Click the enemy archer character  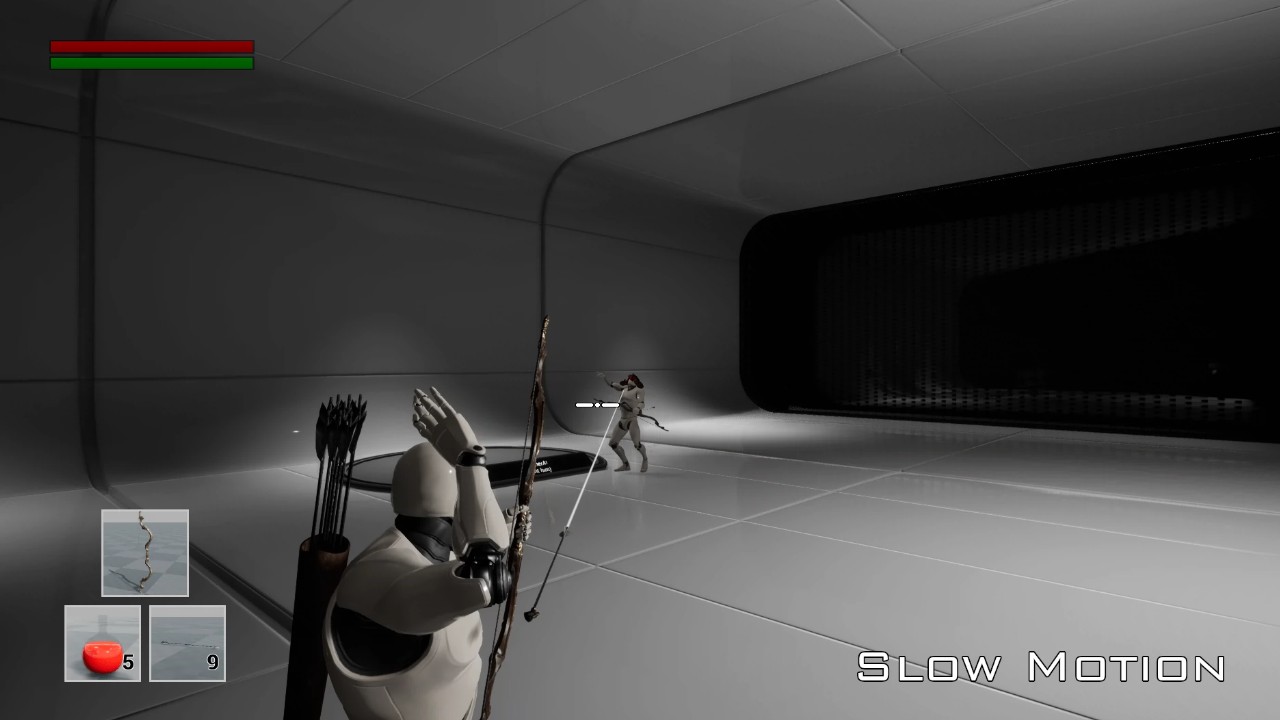click(630, 420)
